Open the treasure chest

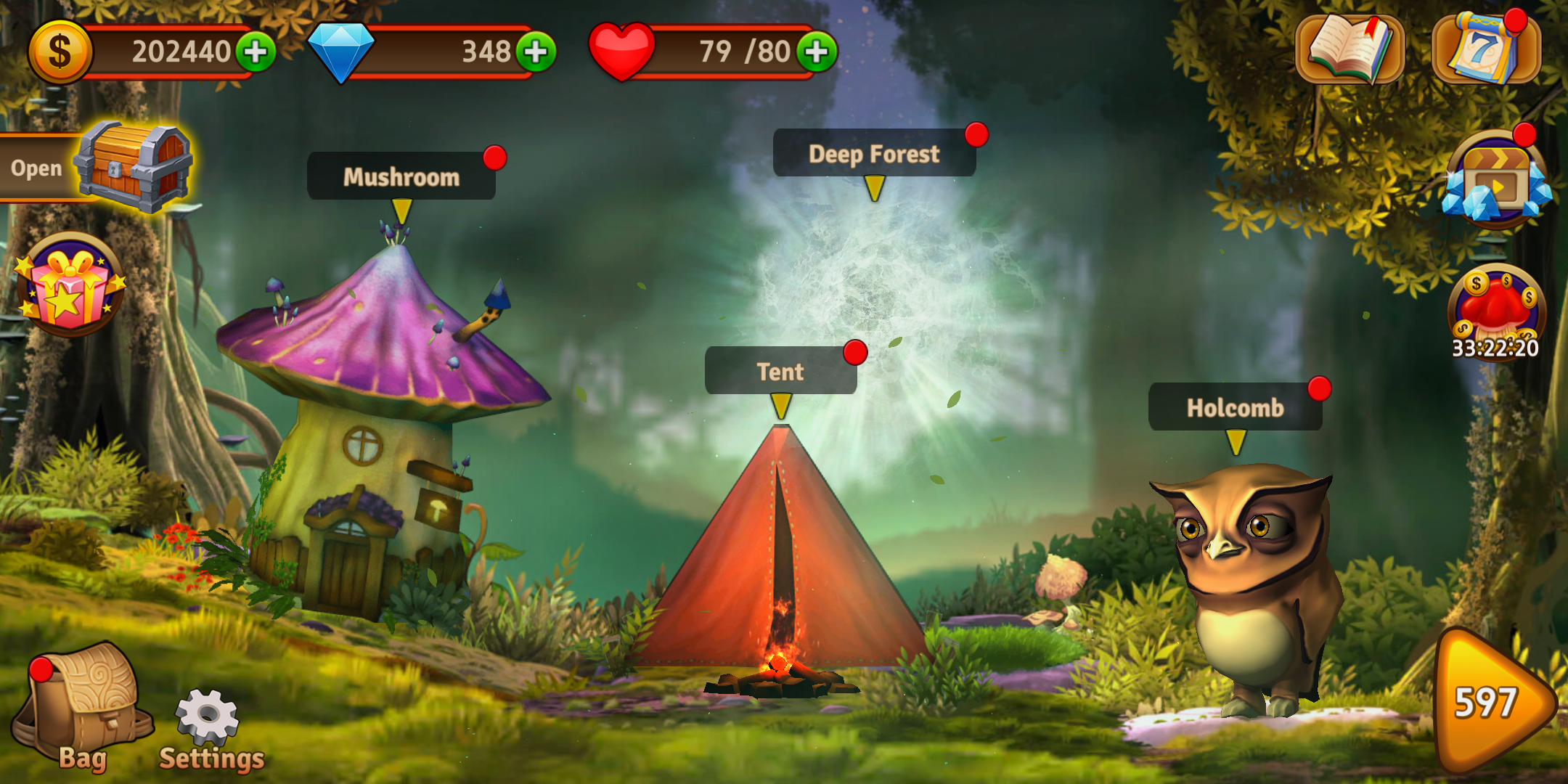tap(134, 167)
